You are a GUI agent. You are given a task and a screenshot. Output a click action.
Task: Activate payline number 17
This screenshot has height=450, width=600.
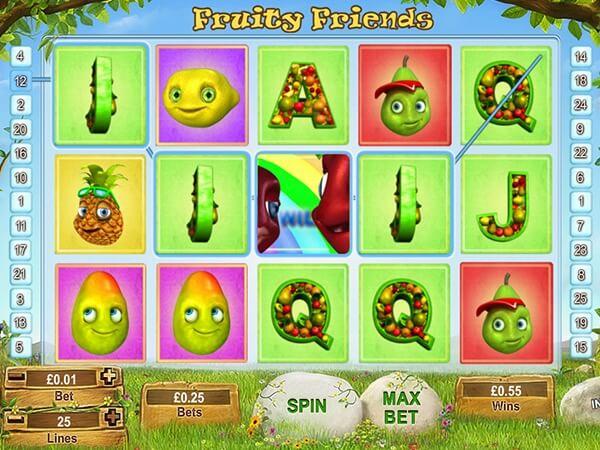point(20,249)
